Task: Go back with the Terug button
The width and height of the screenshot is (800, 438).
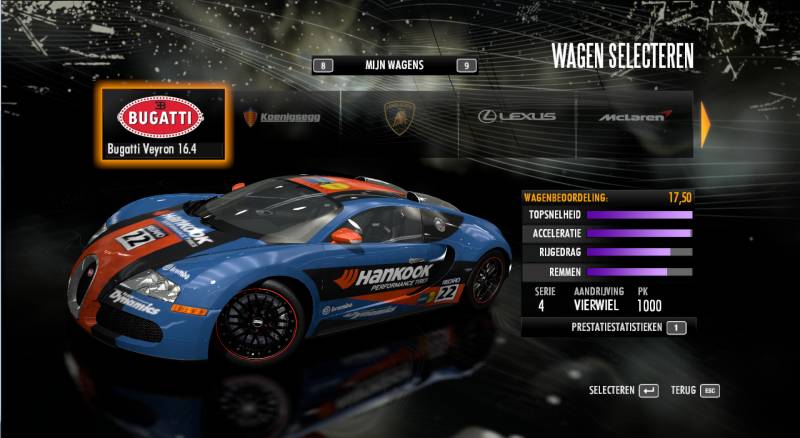Action: (695, 390)
